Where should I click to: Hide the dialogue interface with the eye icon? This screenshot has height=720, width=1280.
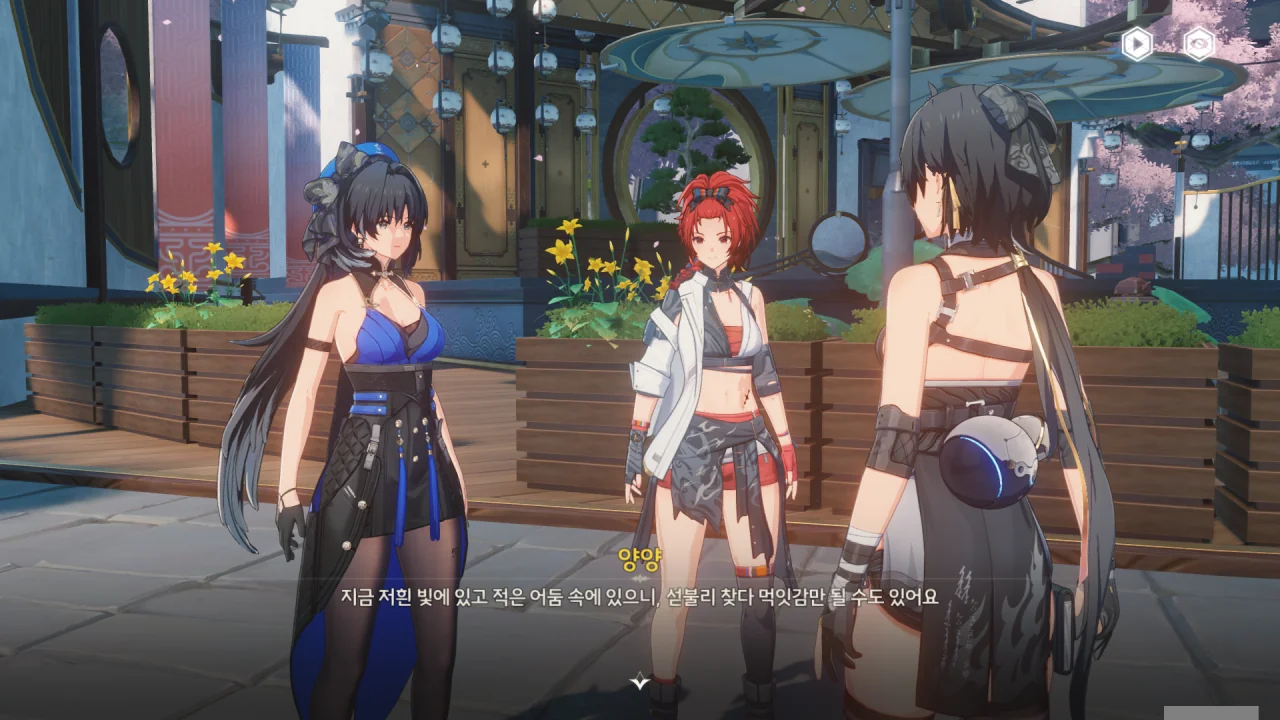pos(1199,43)
